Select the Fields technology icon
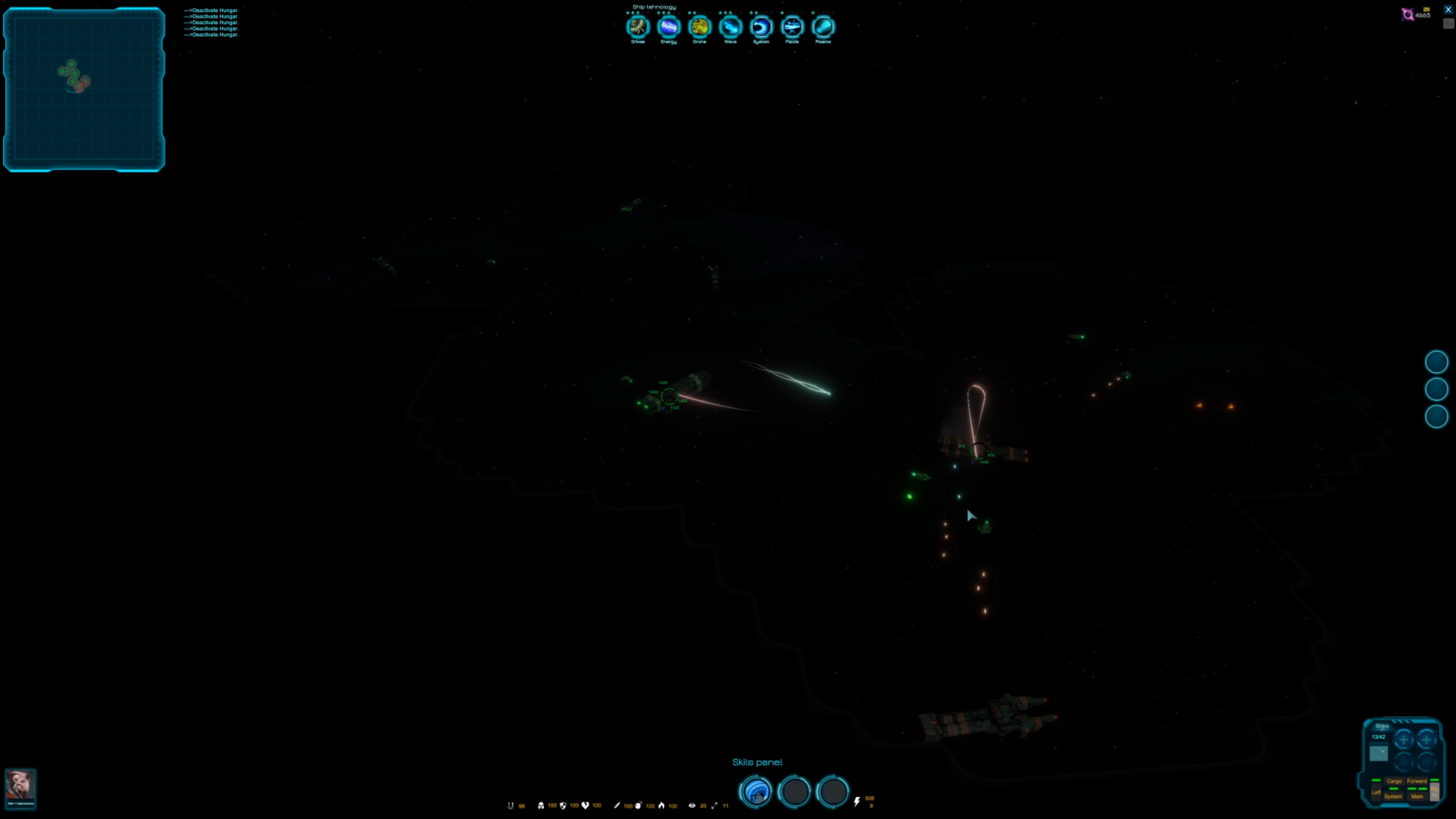This screenshot has width=1456, height=819. tap(792, 27)
